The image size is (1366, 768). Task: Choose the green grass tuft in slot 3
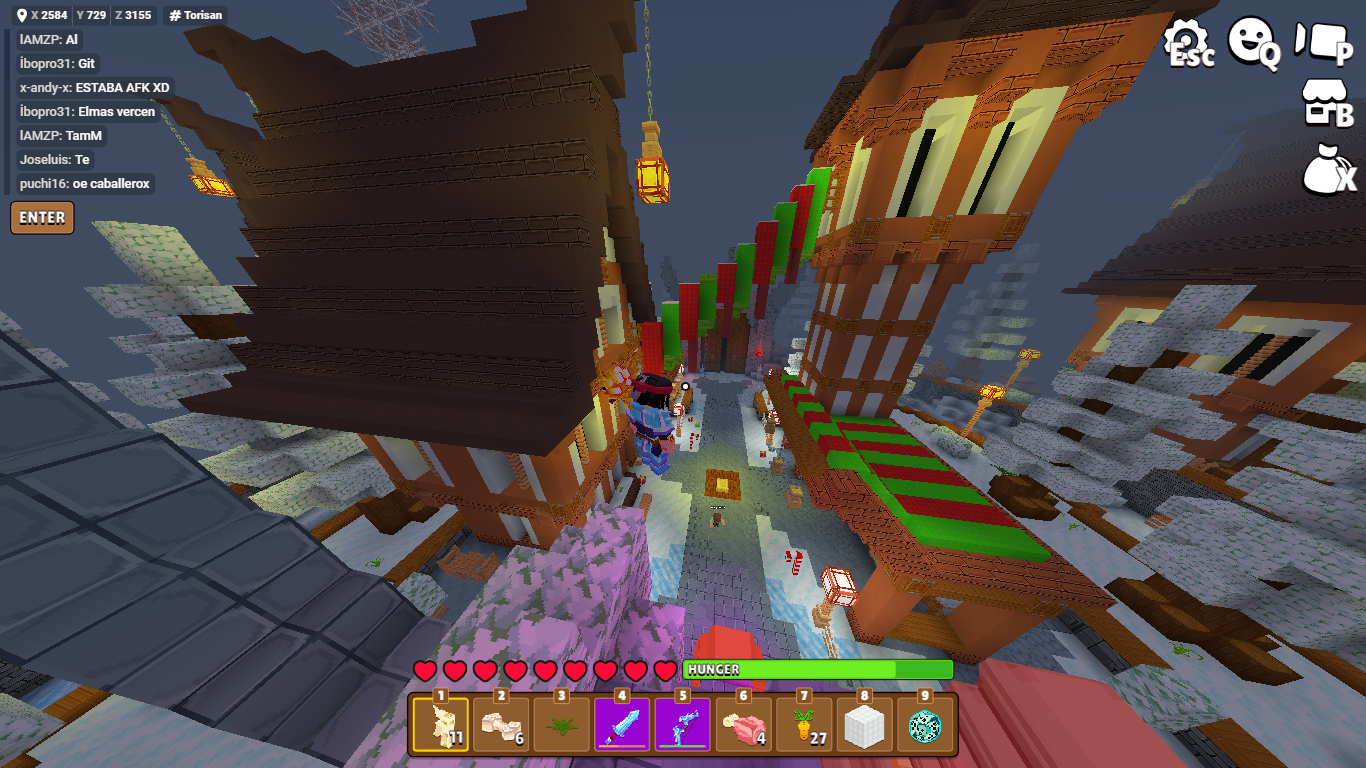click(x=562, y=724)
